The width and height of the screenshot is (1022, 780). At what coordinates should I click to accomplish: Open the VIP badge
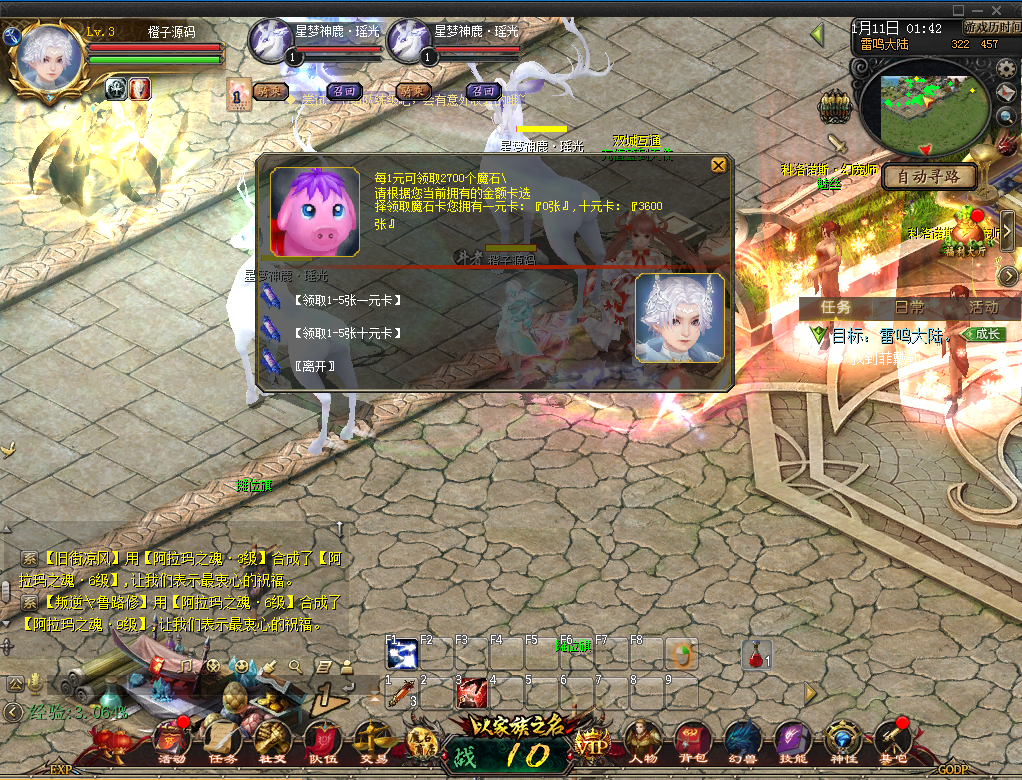(591, 745)
